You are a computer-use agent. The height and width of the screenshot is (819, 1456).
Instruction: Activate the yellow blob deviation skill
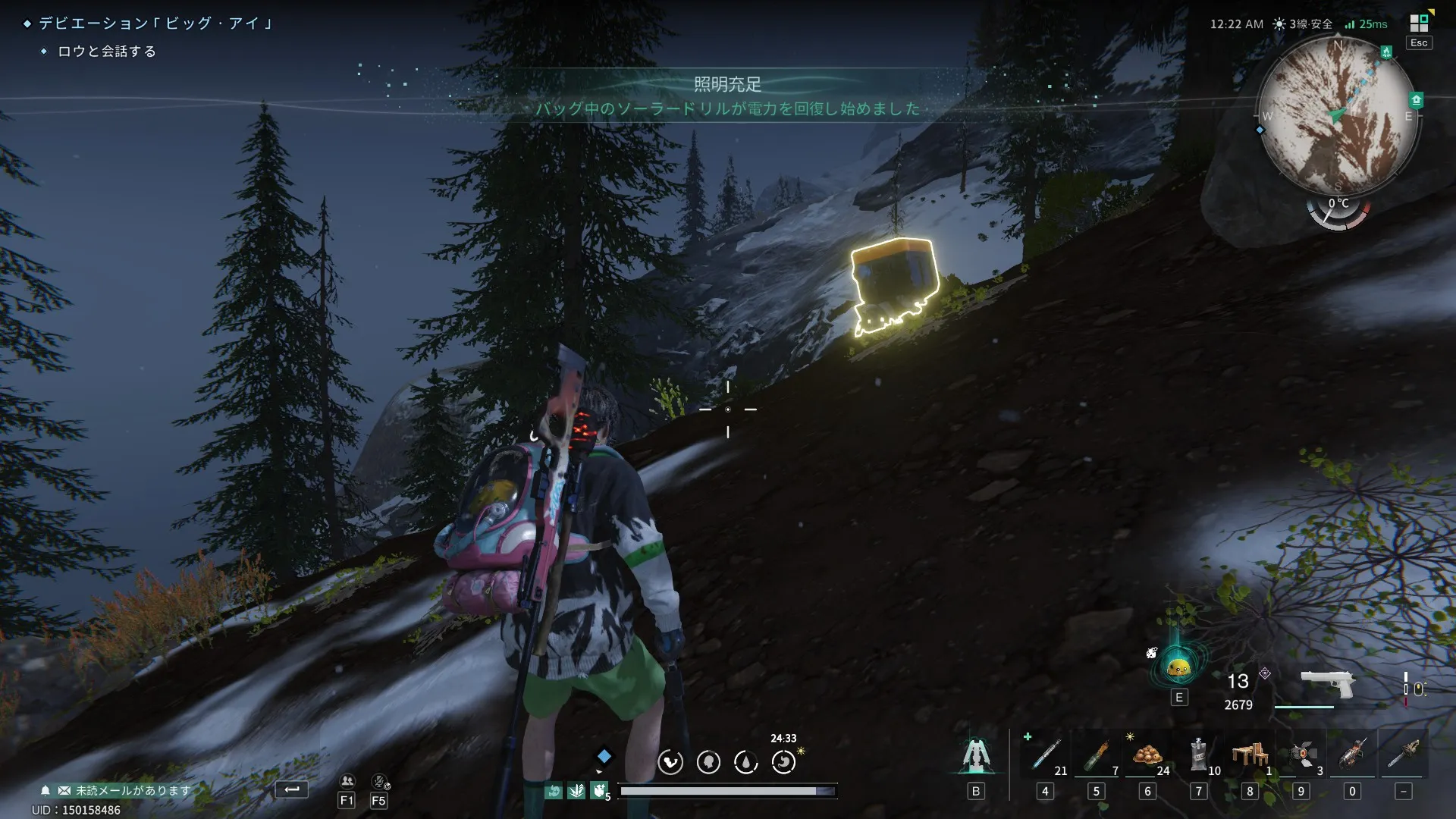(1178, 667)
